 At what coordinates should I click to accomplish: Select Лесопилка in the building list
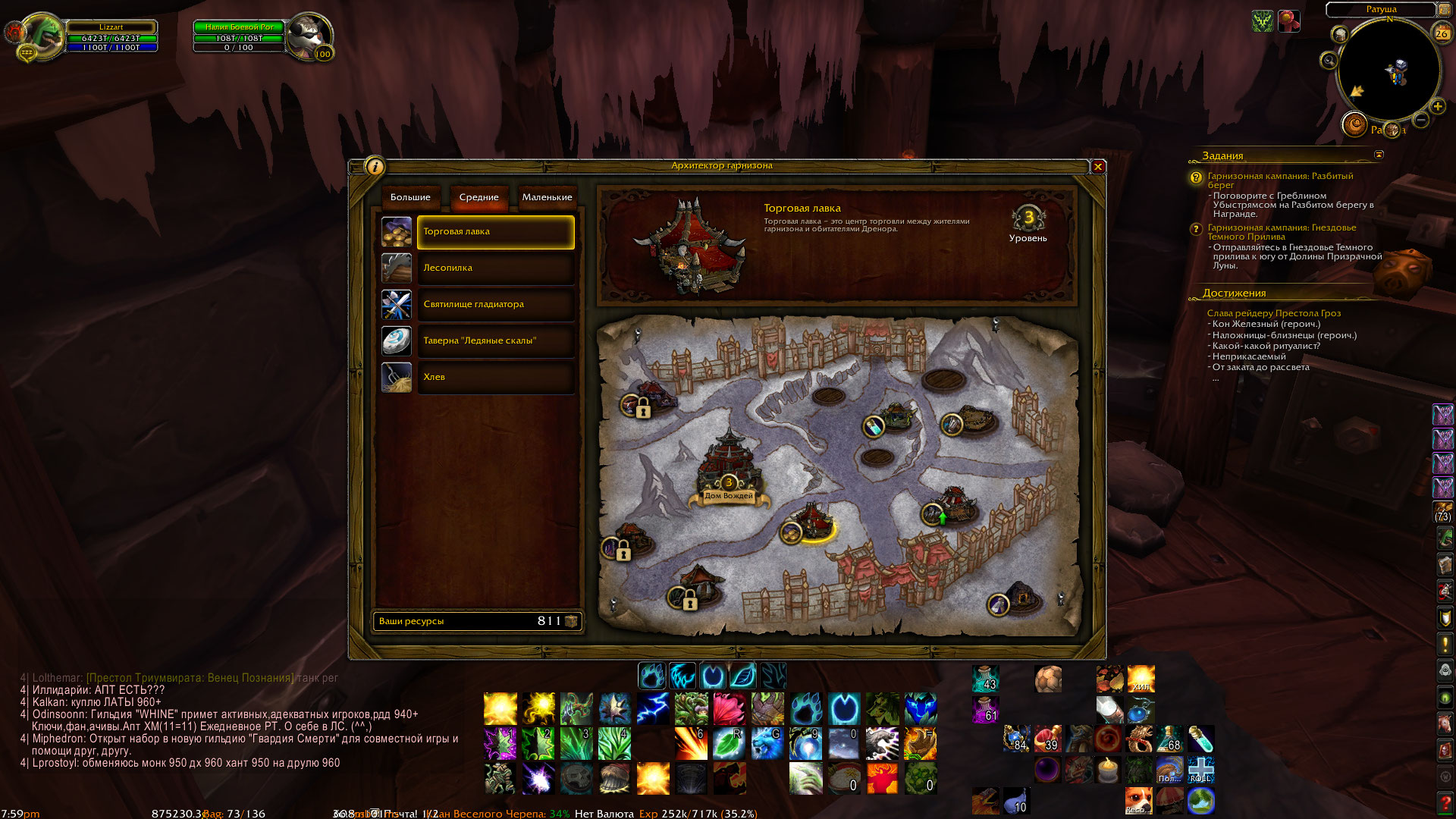(x=495, y=268)
